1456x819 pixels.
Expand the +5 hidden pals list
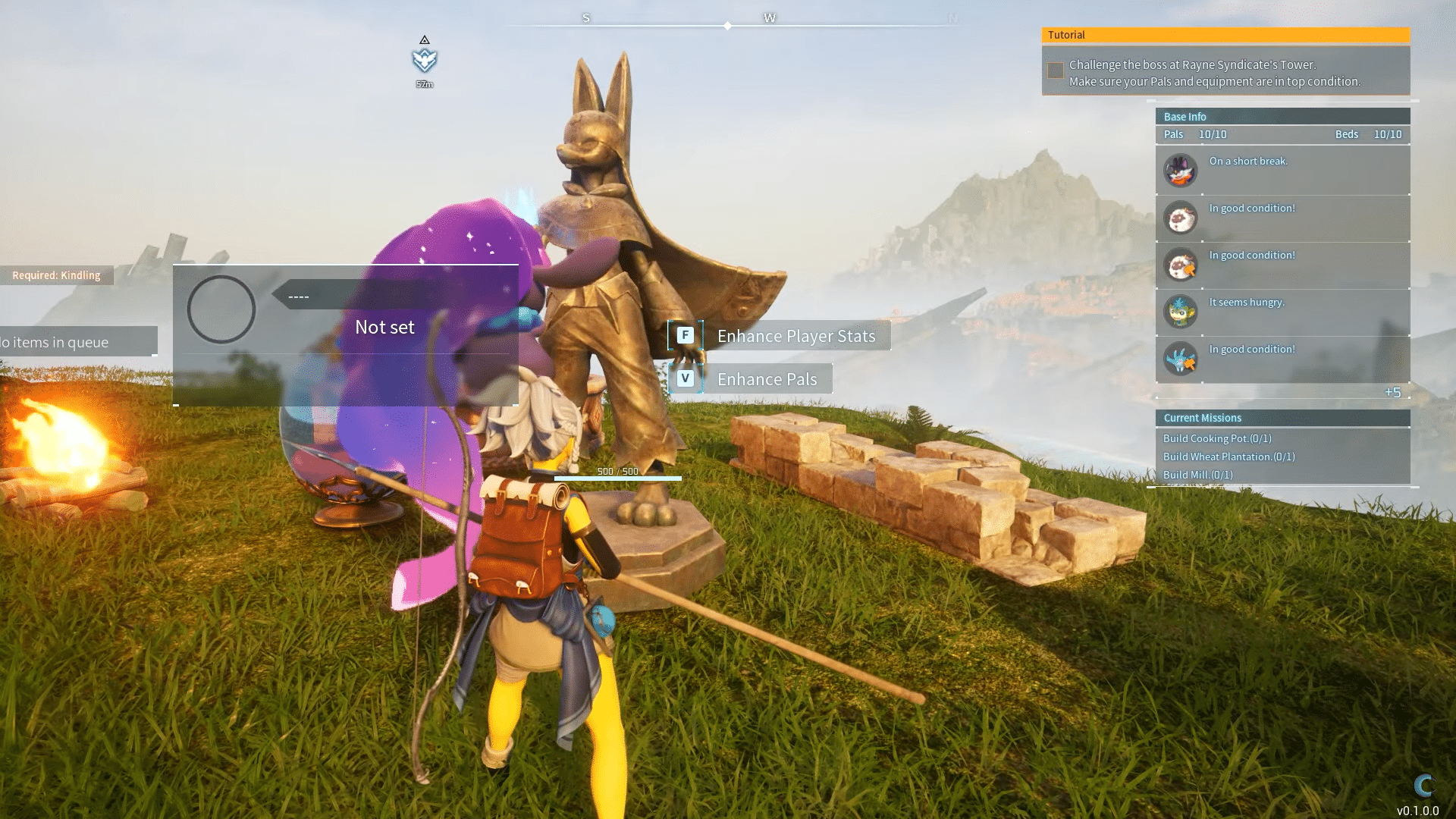click(x=1394, y=392)
